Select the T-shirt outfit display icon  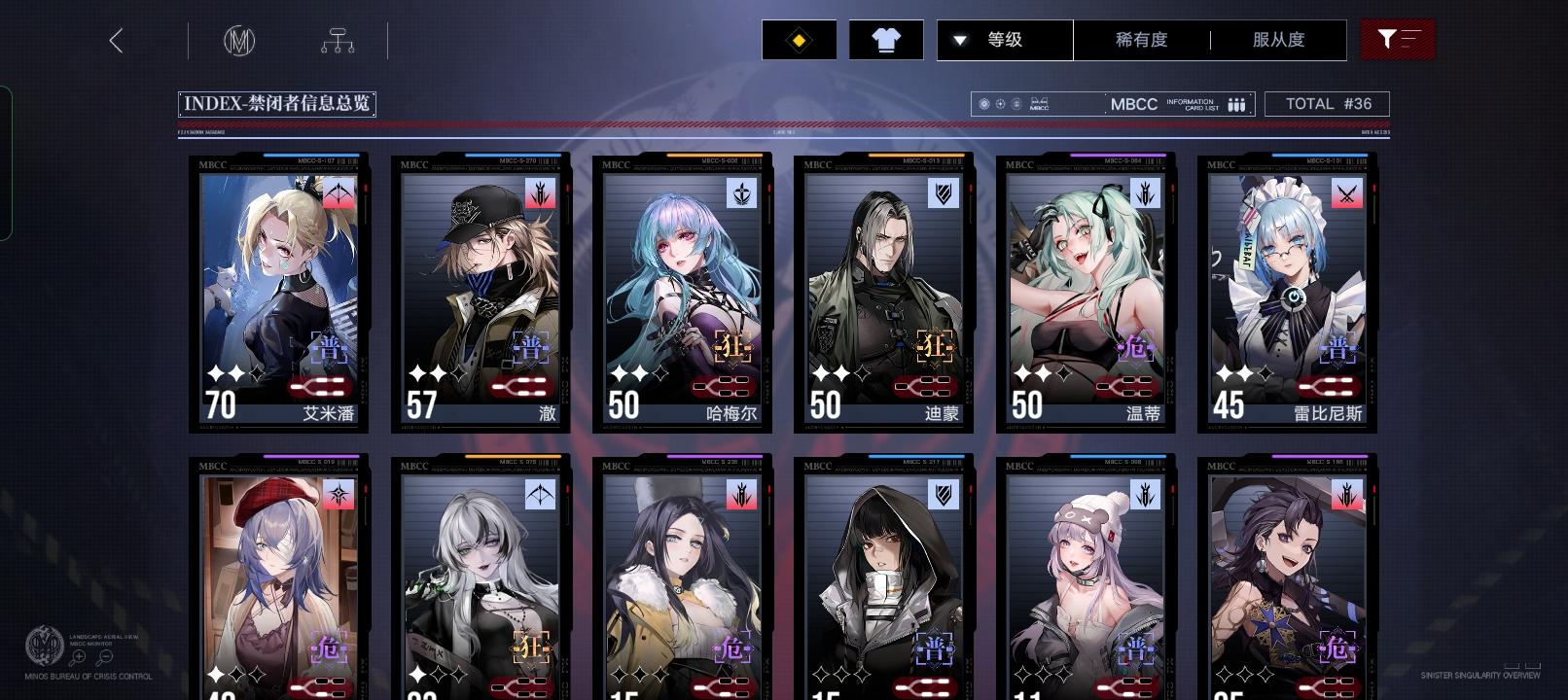(x=885, y=40)
